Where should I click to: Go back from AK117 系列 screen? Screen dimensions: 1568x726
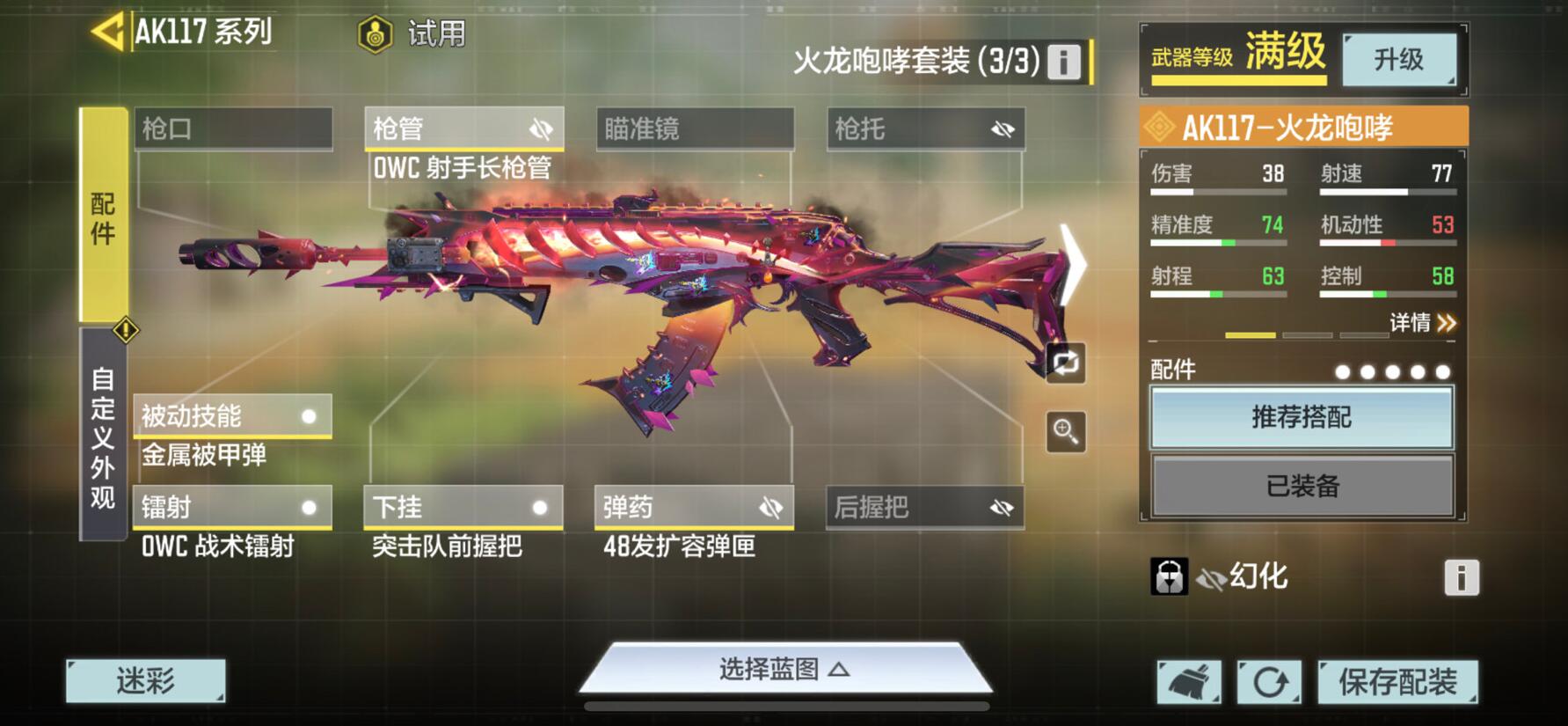[x=107, y=33]
